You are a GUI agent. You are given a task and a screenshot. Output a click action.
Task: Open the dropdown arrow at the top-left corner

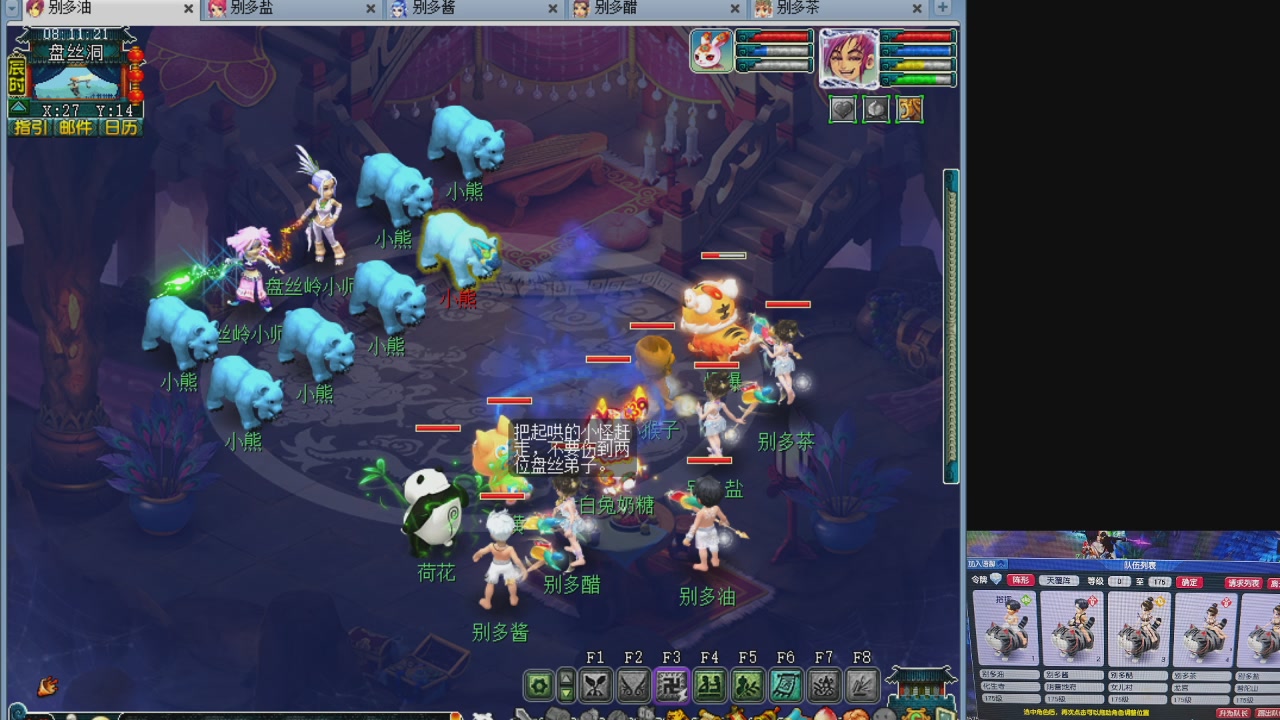coord(12,9)
